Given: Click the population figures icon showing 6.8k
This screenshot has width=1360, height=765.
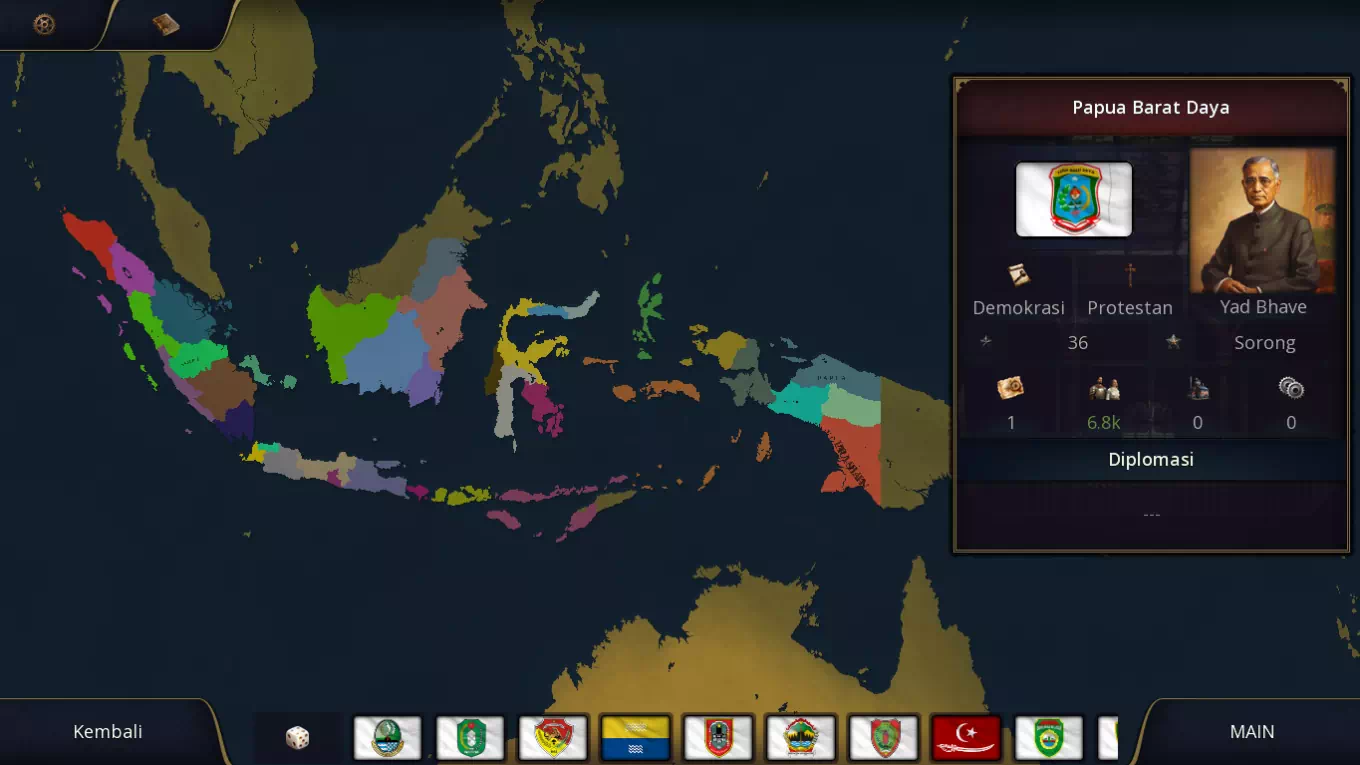Looking at the screenshot, I should (x=1103, y=388).
